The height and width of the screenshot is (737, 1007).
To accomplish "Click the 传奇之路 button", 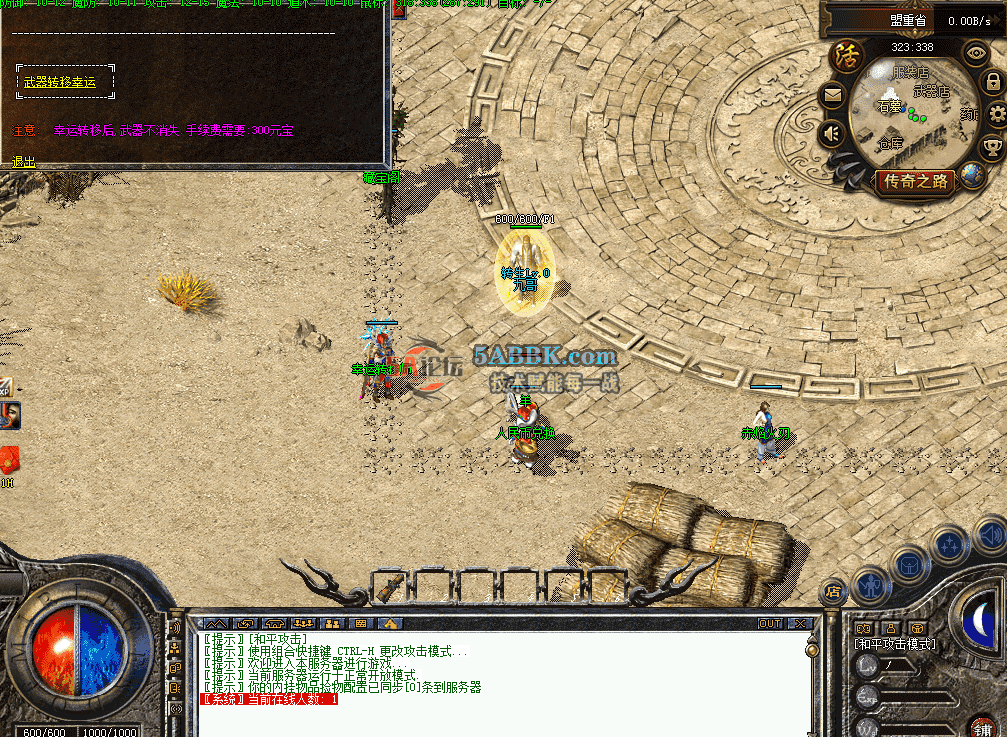I will [x=916, y=181].
